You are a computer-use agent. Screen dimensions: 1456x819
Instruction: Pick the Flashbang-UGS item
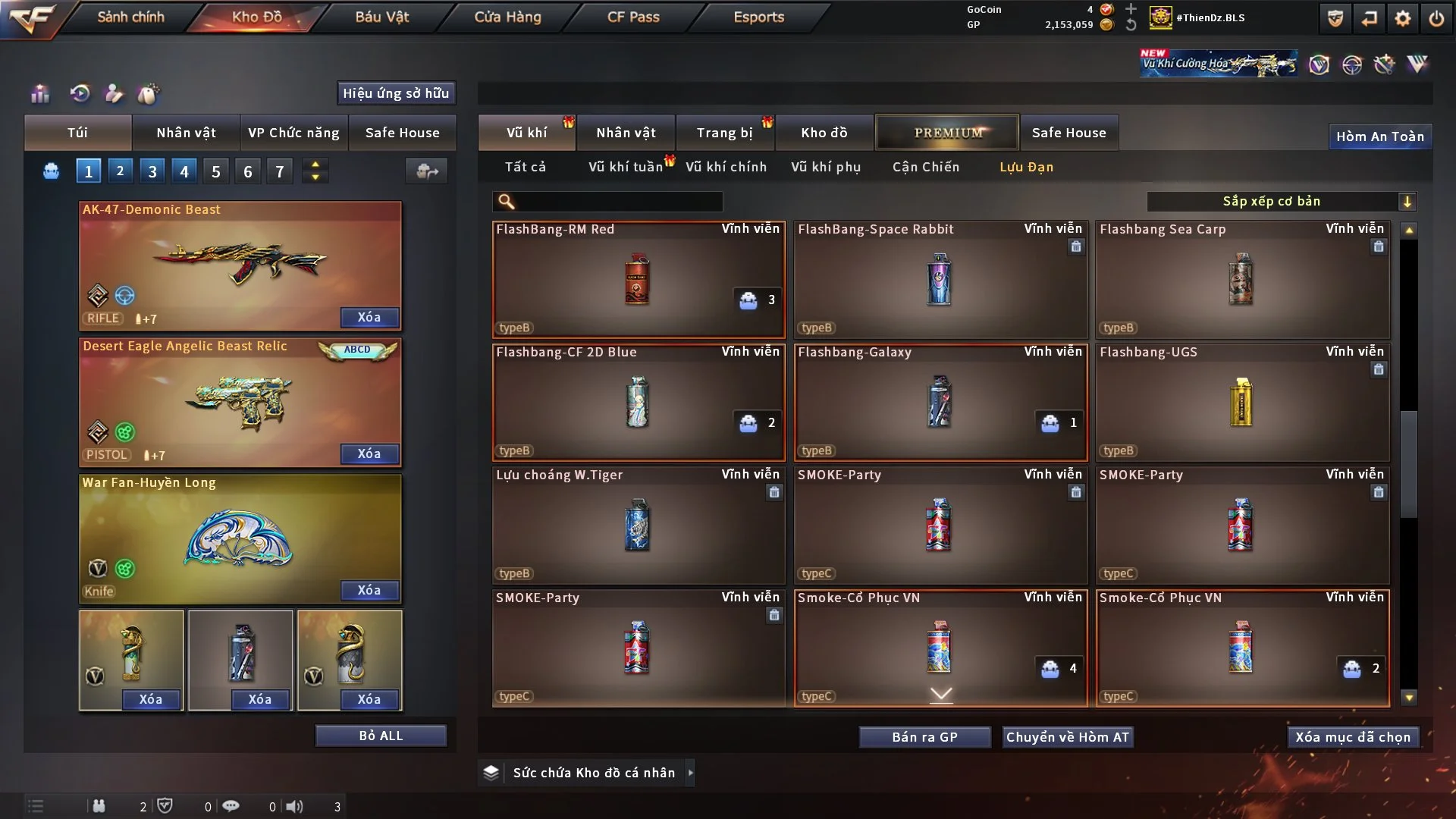(x=1242, y=402)
